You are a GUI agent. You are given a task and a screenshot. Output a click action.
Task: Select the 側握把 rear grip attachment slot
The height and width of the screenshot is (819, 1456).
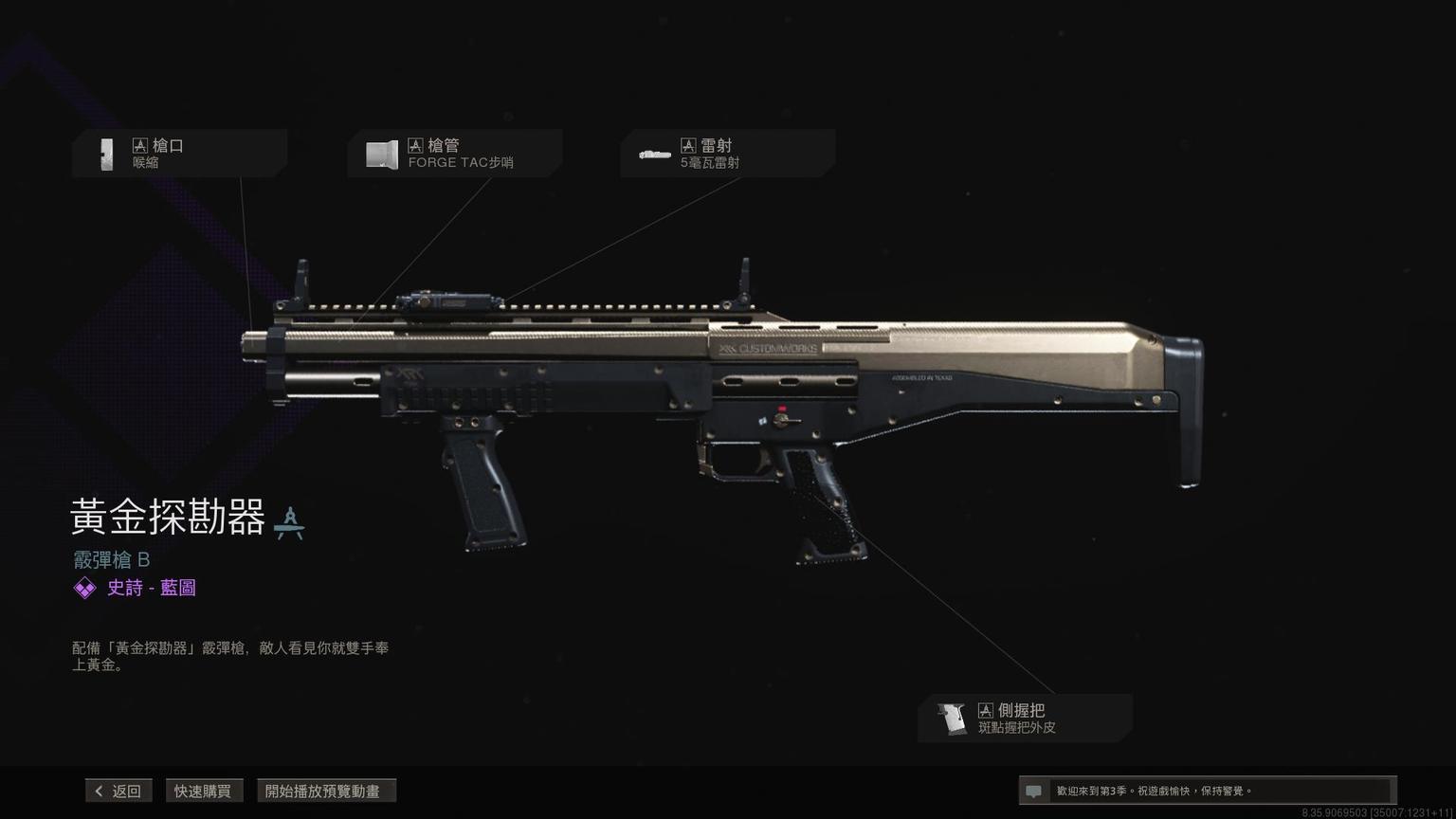pyautogui.click(x=1025, y=719)
